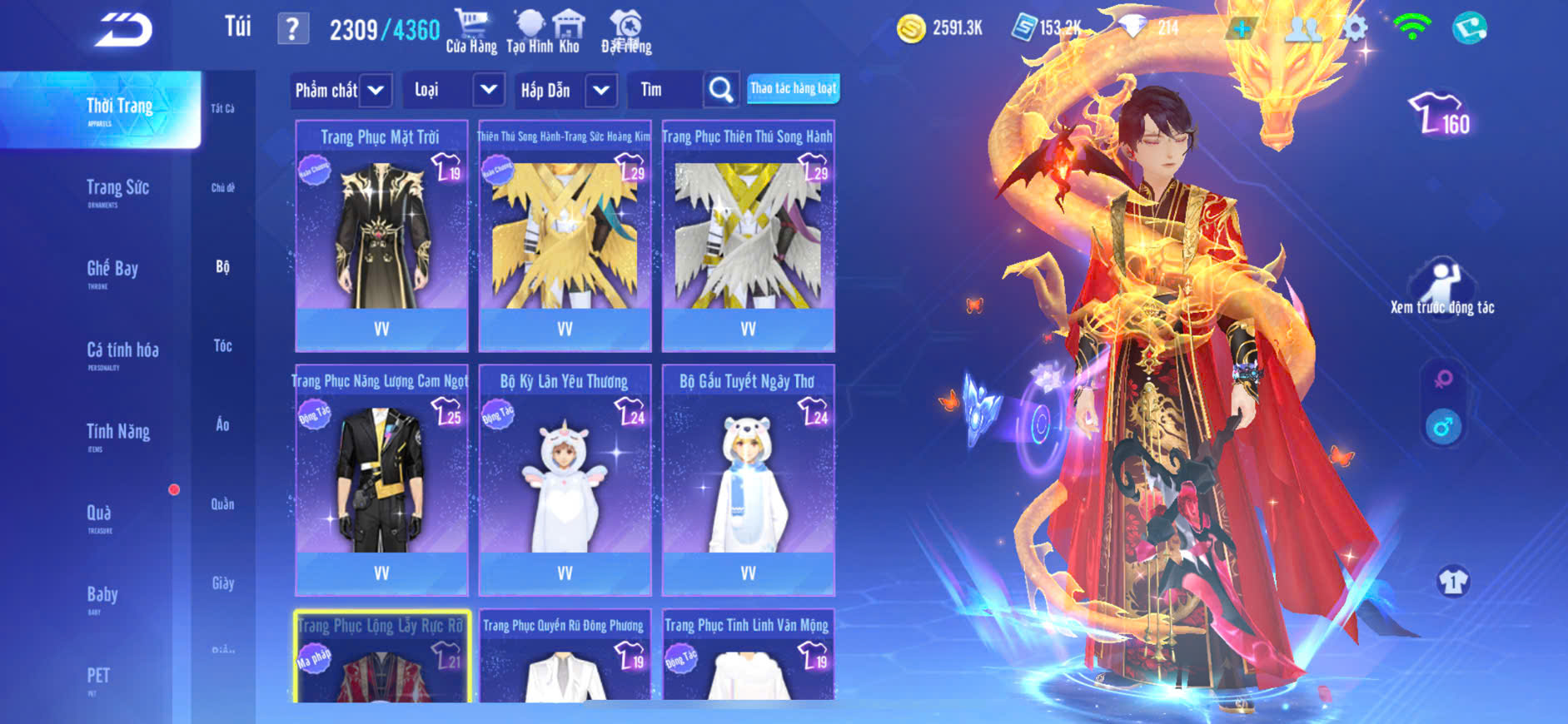Open the question mark help button
This screenshot has height=724, width=1568.
(292, 29)
